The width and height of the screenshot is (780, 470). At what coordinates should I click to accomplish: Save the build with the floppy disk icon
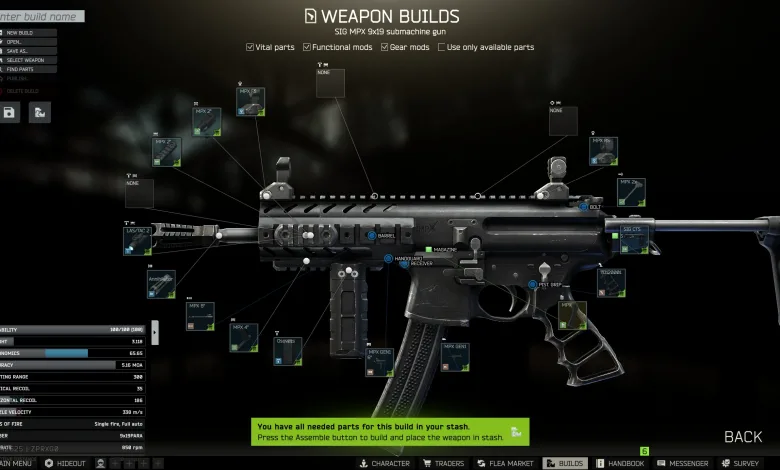coord(9,113)
